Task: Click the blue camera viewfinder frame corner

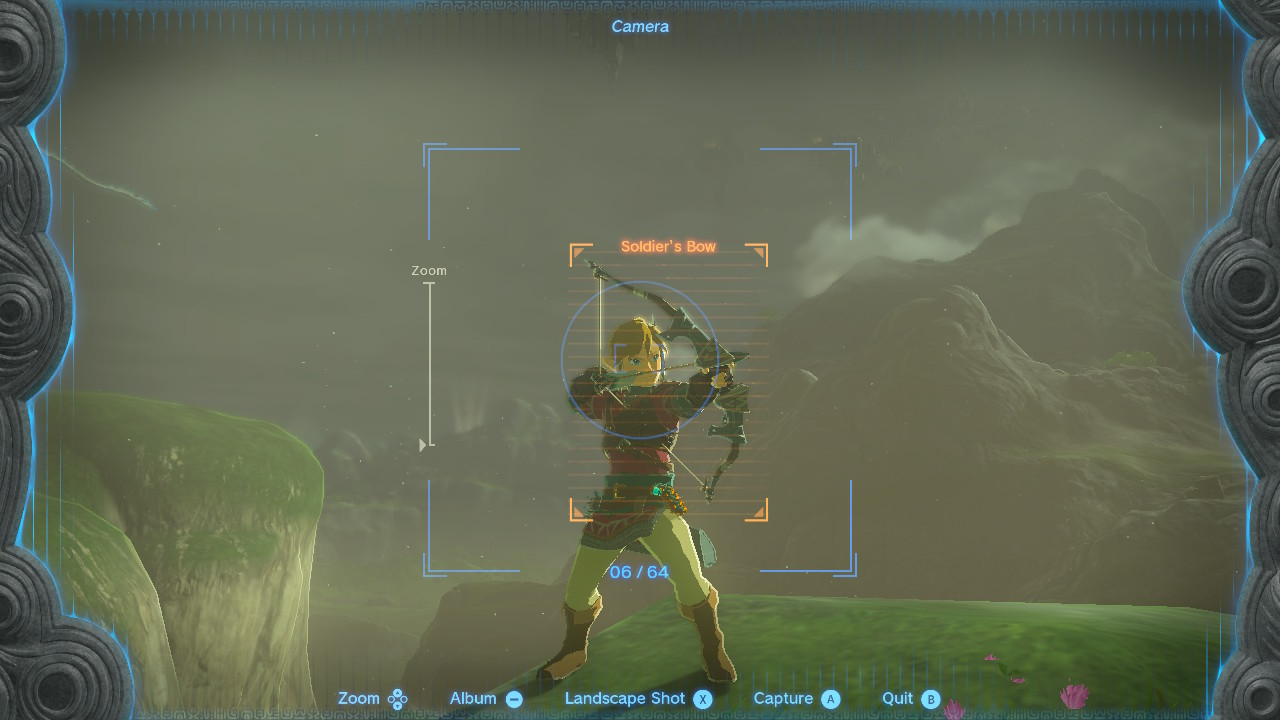Action: tap(430, 148)
